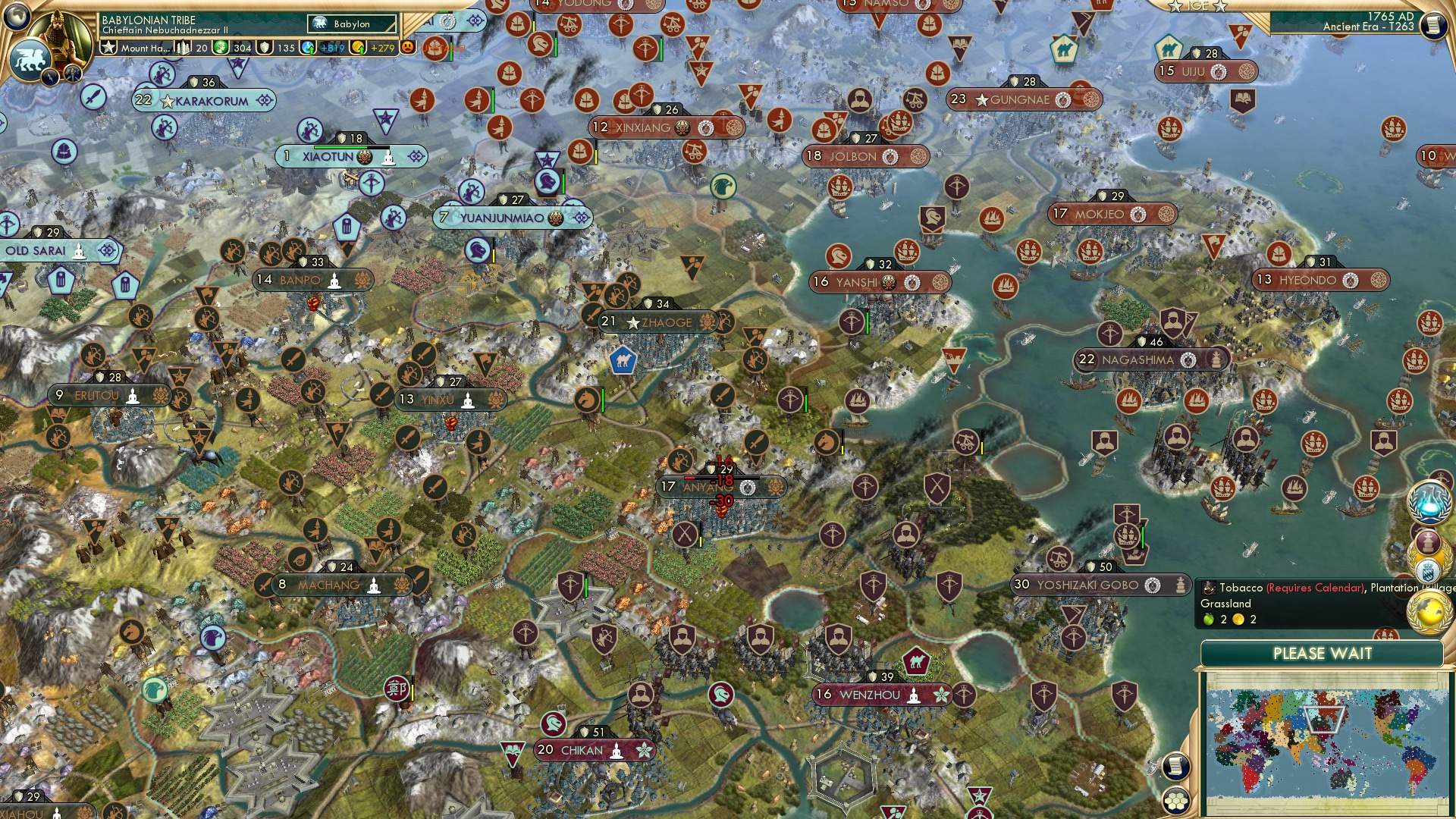Click the IGE label at top
This screenshot has width=1456, height=819.
(1195, 8)
